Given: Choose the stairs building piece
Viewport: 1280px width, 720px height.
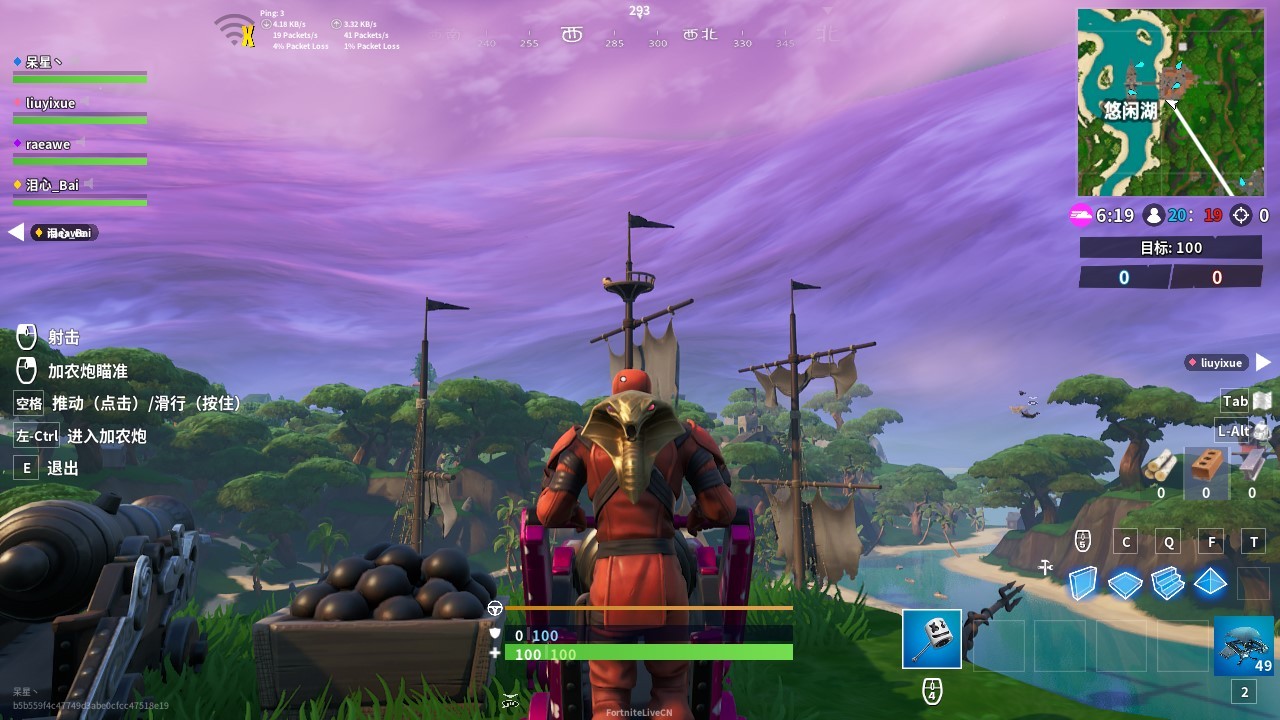Looking at the screenshot, I should click(x=1167, y=582).
